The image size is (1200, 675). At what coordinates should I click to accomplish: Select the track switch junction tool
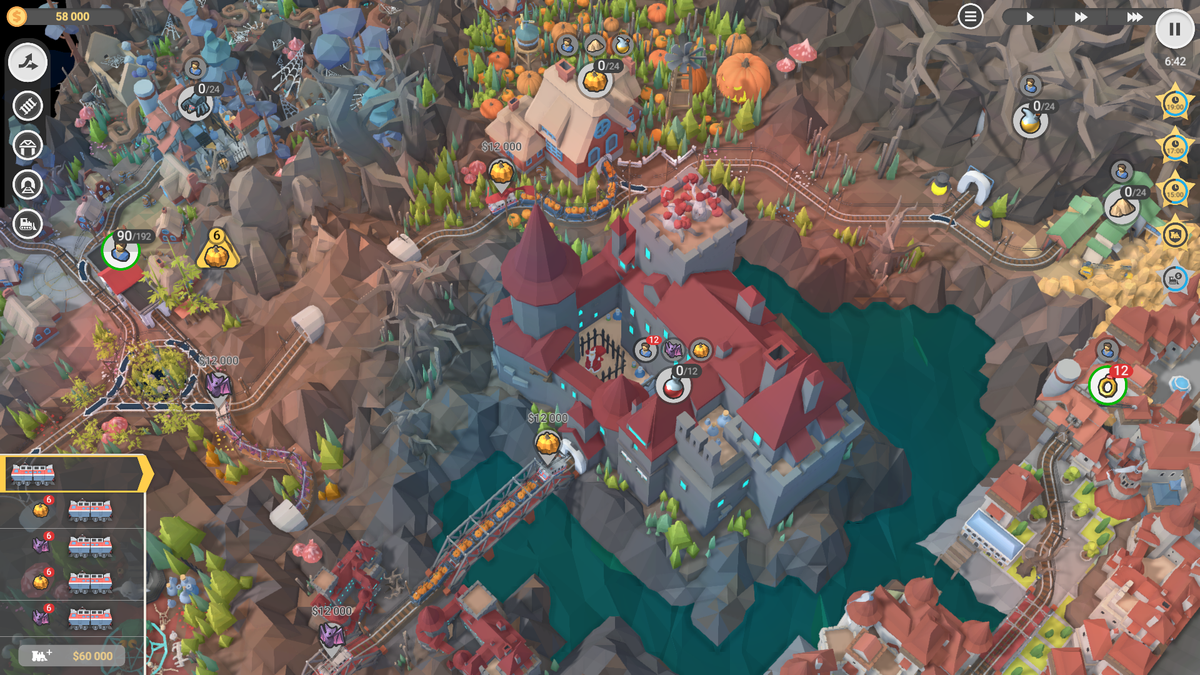[29, 63]
